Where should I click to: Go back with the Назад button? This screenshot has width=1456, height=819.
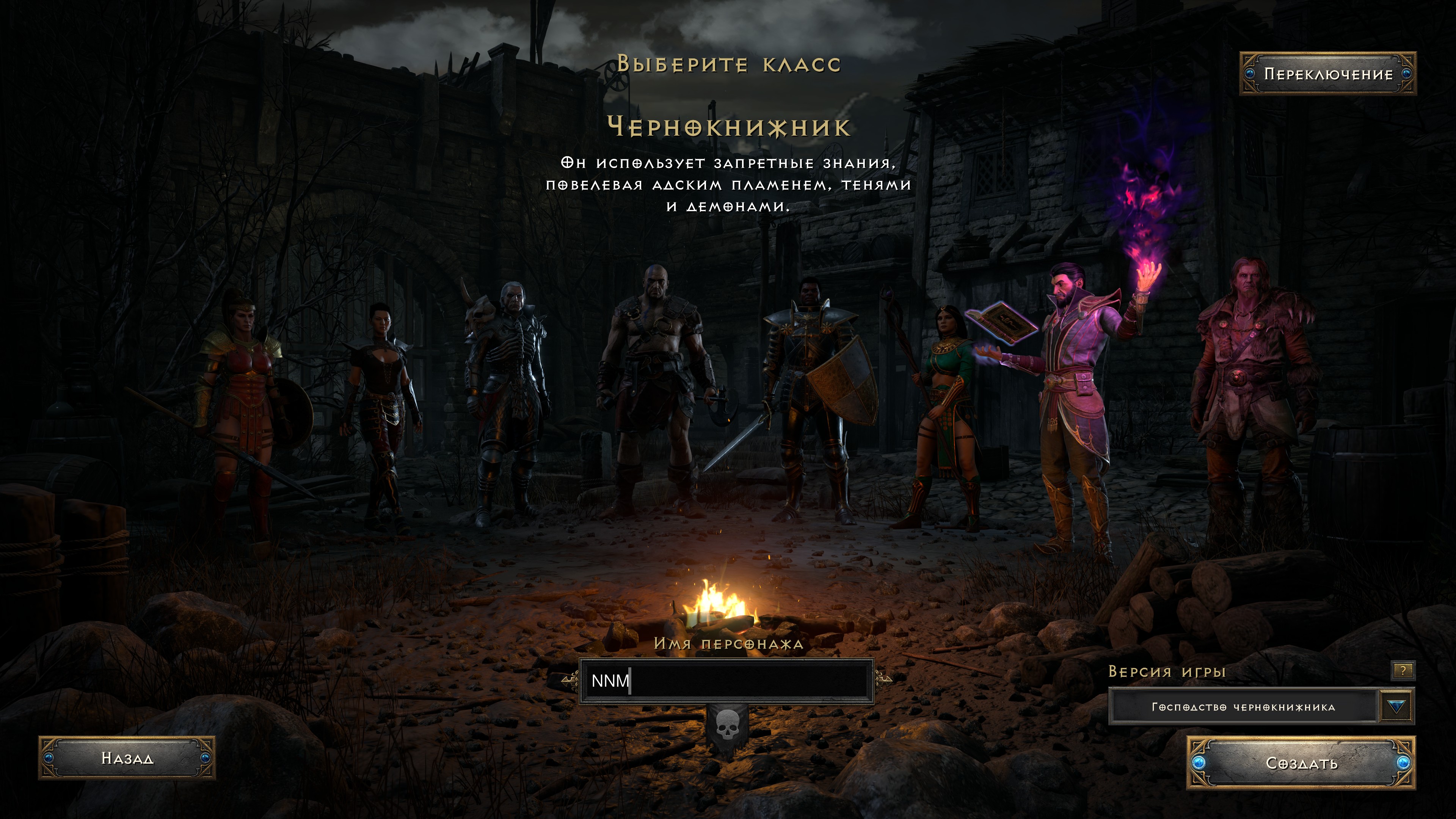tap(127, 758)
